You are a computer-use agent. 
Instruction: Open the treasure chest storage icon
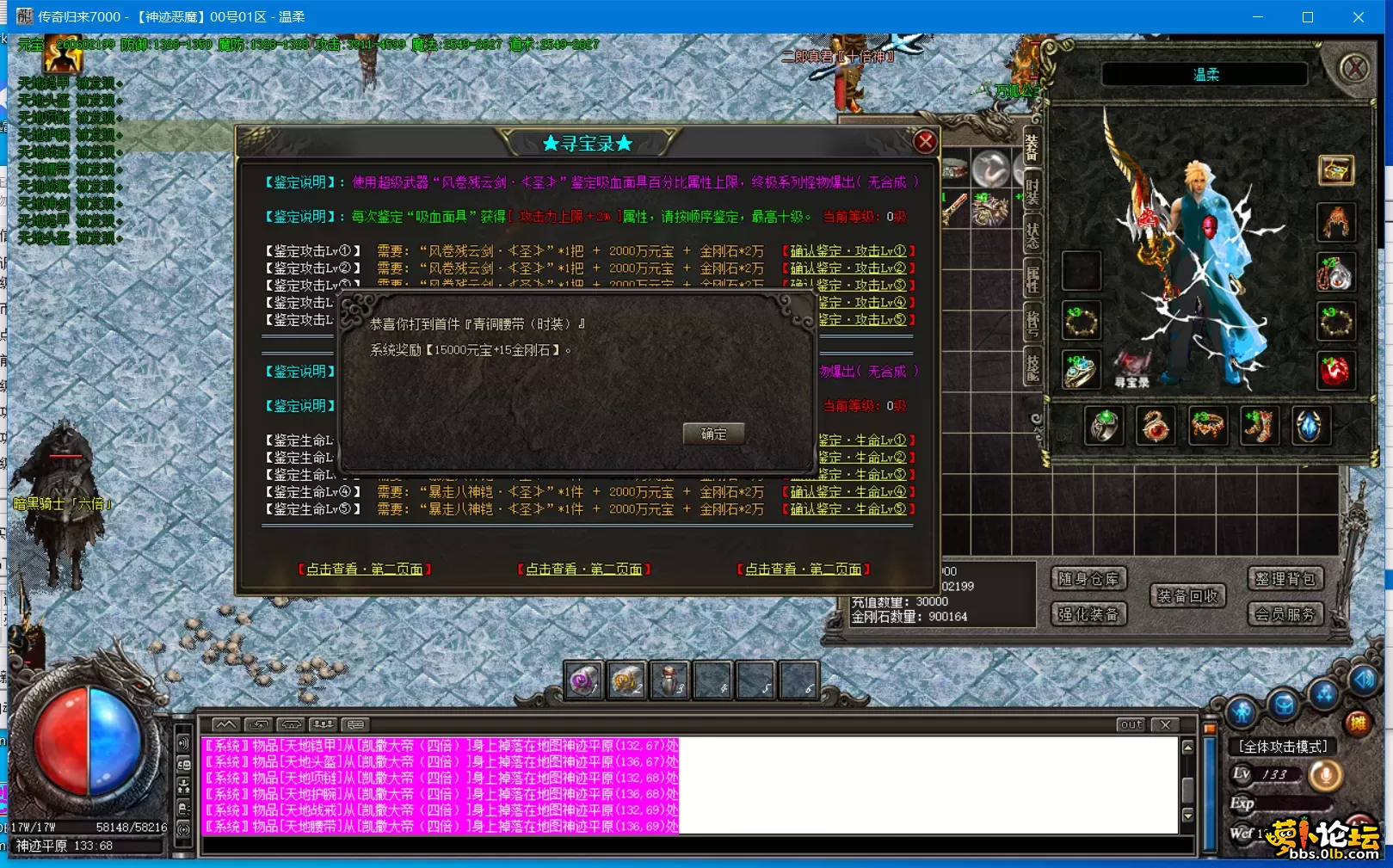pyautogui.click(x=1336, y=169)
